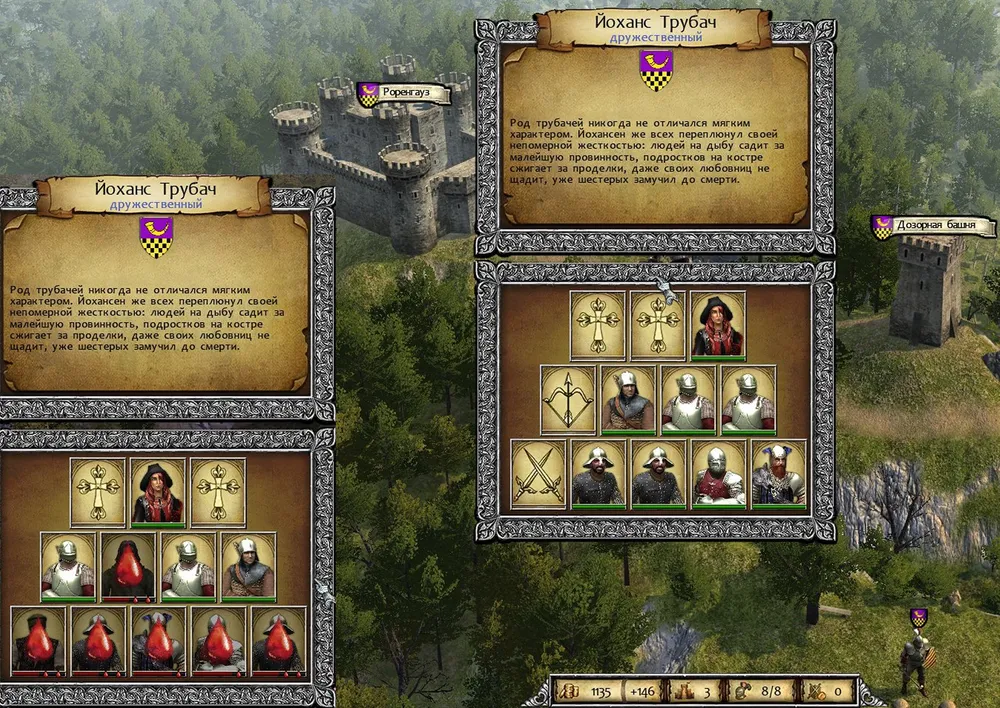Choose the healthy red-bearded horned-helmet warrior
1000x708 pixels.
[x=778, y=473]
